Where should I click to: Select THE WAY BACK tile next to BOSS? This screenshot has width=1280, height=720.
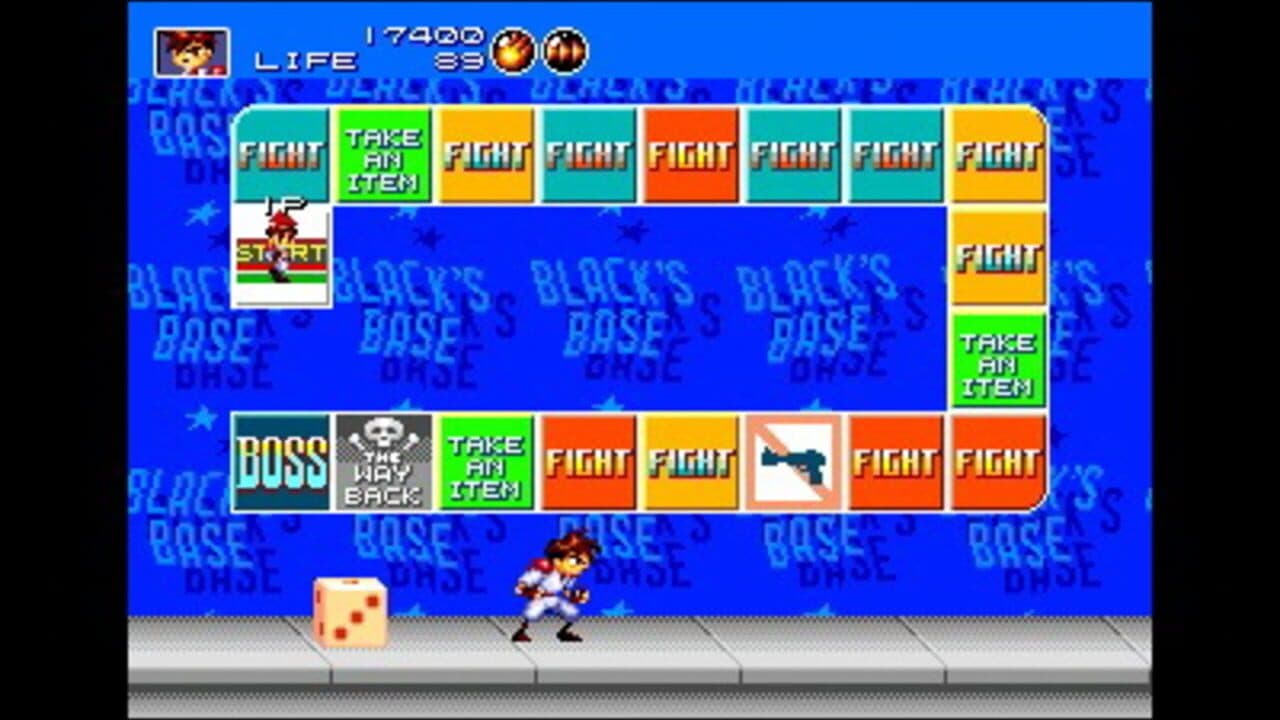point(384,462)
